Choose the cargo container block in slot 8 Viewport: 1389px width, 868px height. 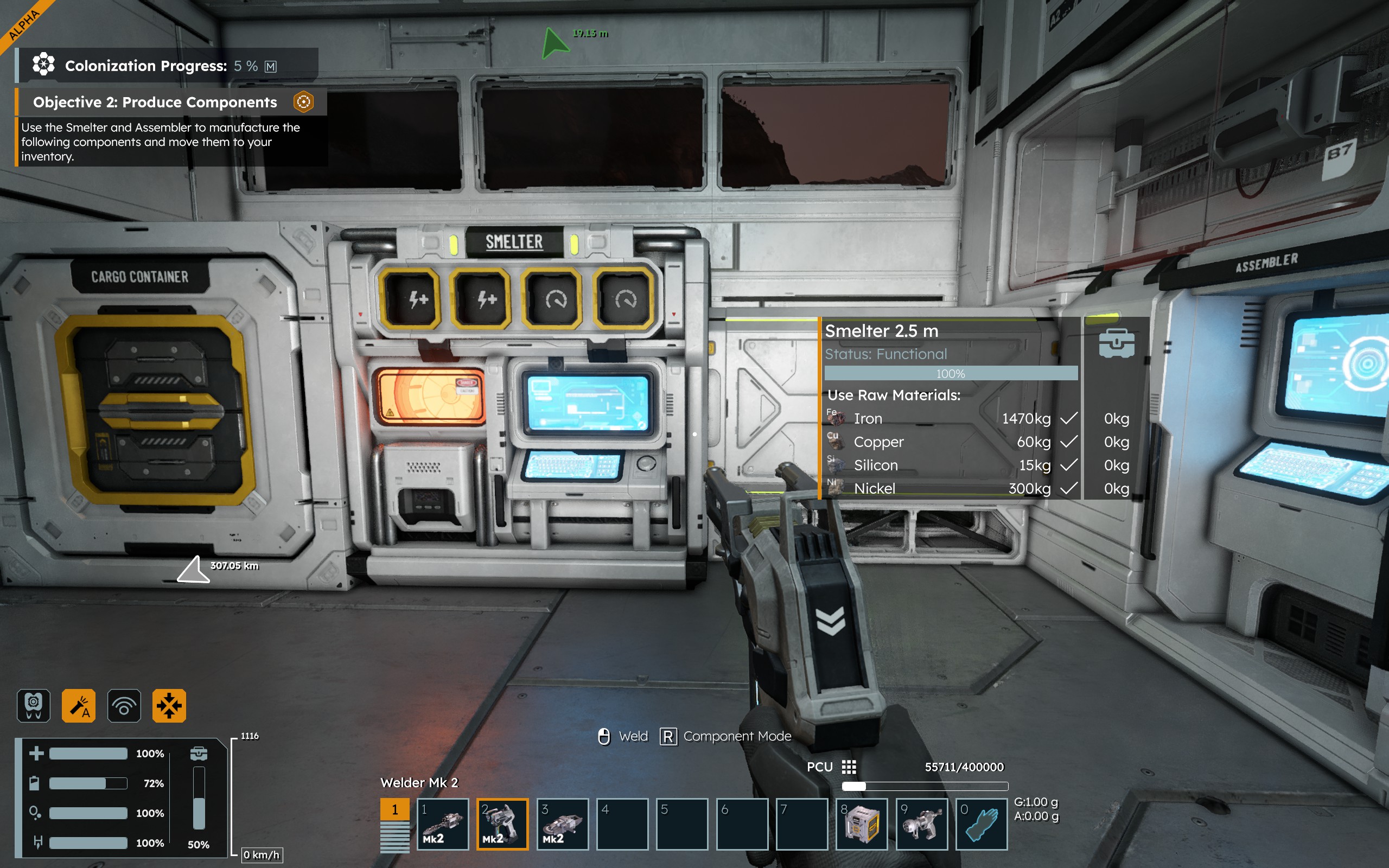pos(862,824)
